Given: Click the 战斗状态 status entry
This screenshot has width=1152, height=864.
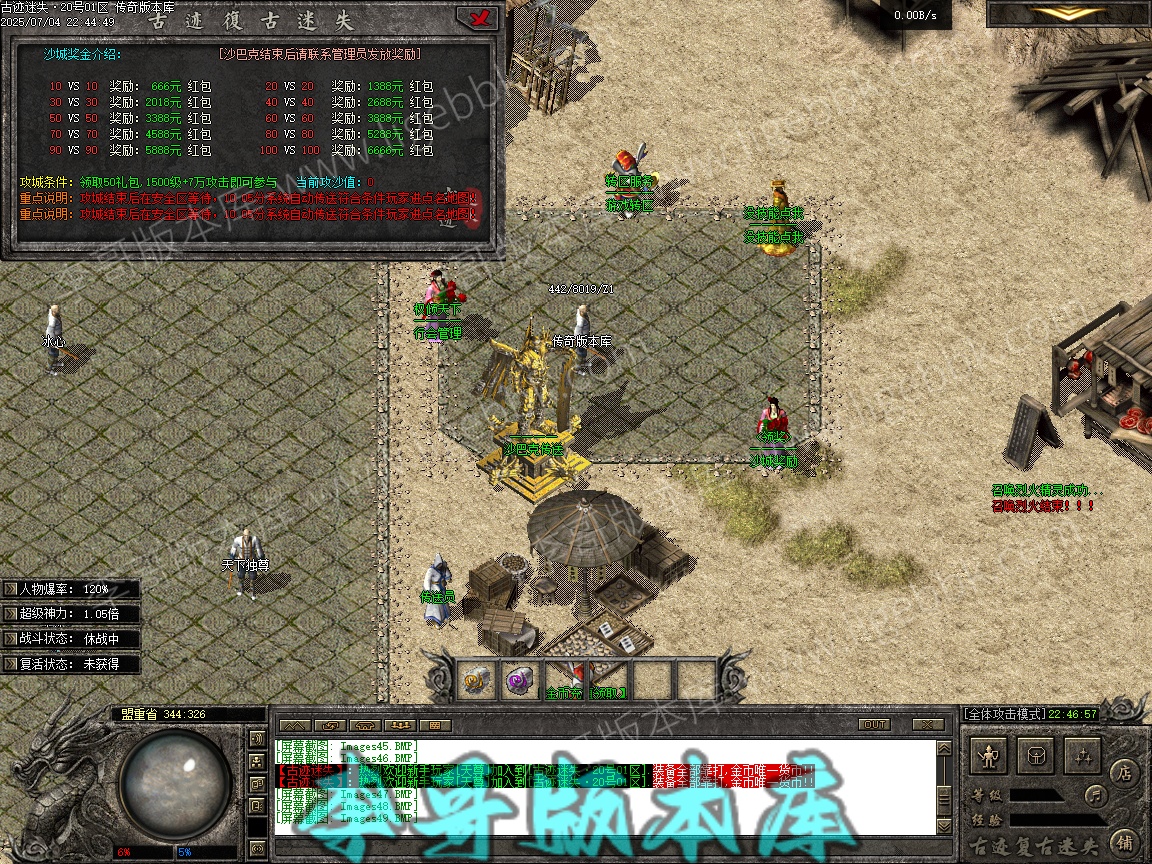Looking at the screenshot, I should [x=70, y=638].
